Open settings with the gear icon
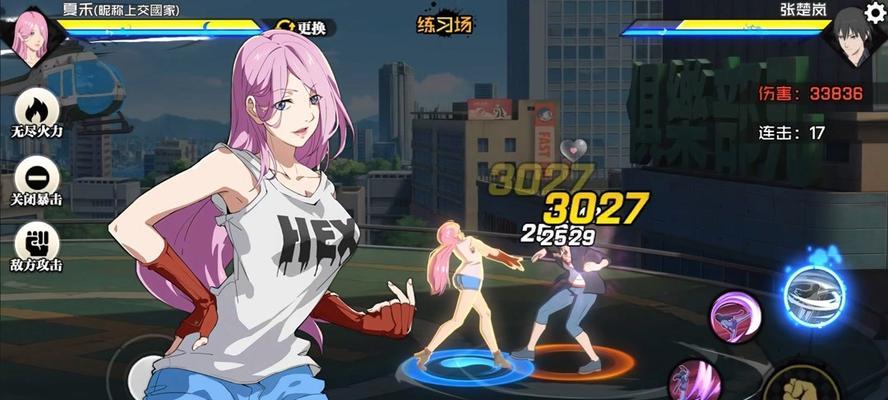The image size is (888, 400). (x=874, y=12)
